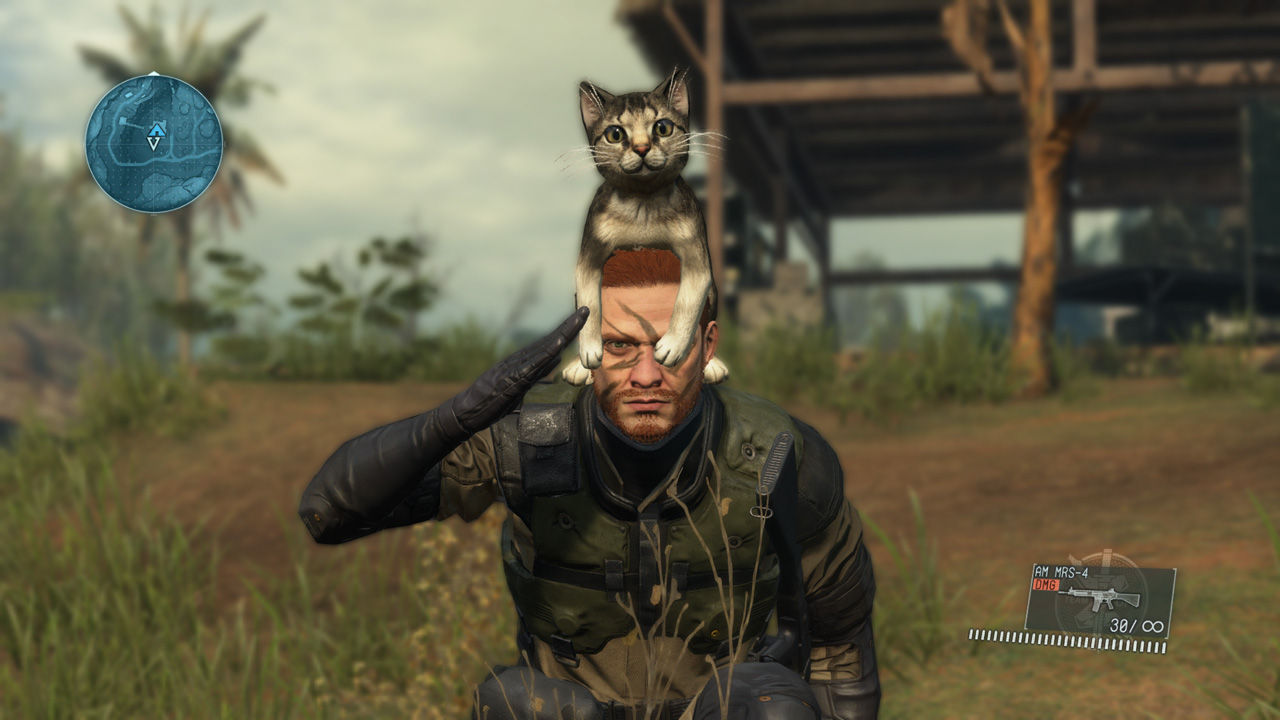Select the AM MRS-4 name label
The image size is (1280, 720).
point(1061,571)
